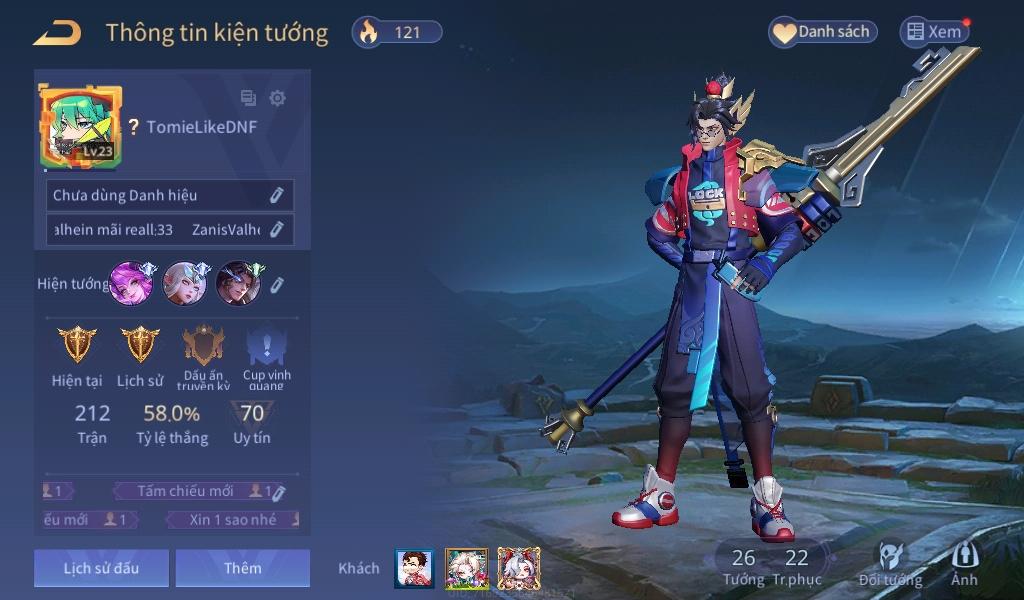Open the Danh sách heart list
The height and width of the screenshot is (600, 1024).
click(x=822, y=32)
